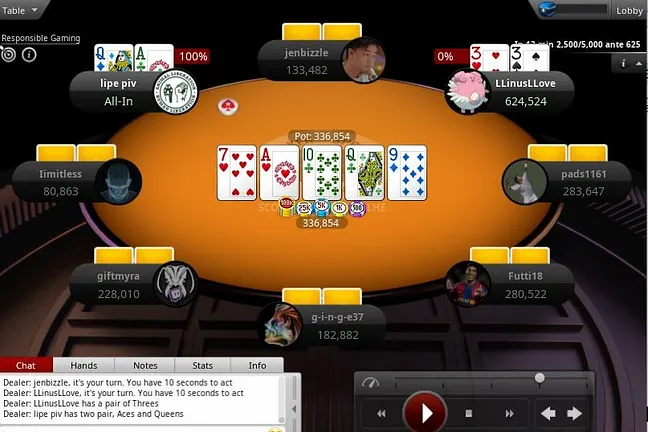Select the Chat tab
This screenshot has height=432, width=648.
pyautogui.click(x=27, y=366)
